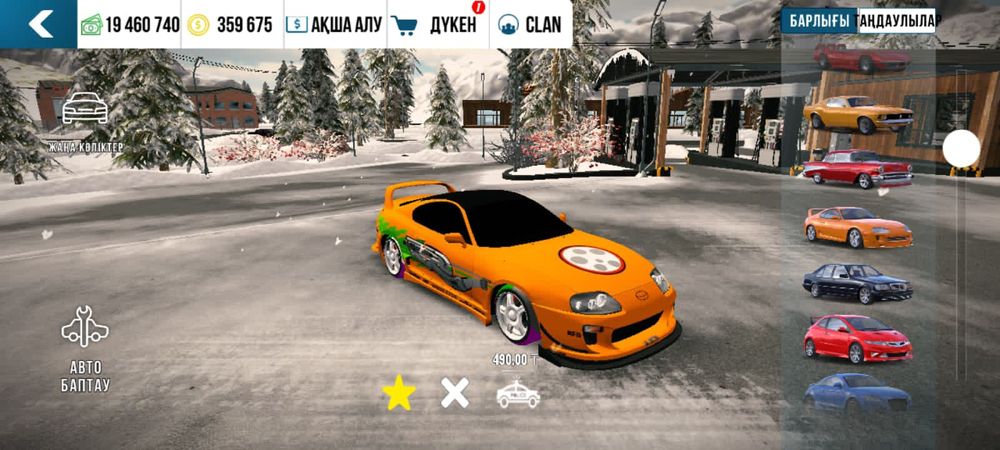The height and width of the screenshot is (450, 1000).
Task: Go back with the white arrow button
Action: tap(39, 24)
